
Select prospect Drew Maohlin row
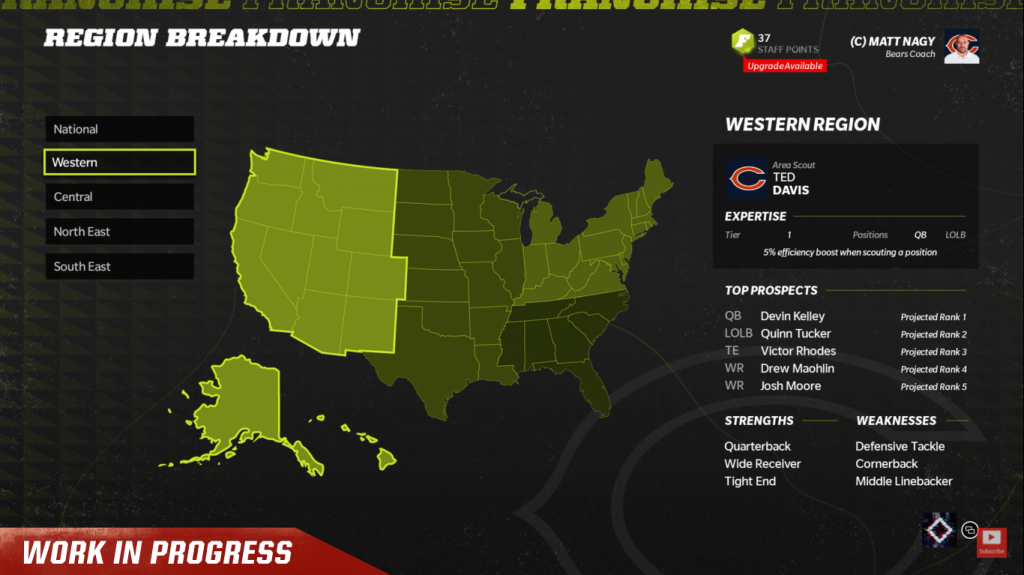pyautogui.click(x=845, y=369)
